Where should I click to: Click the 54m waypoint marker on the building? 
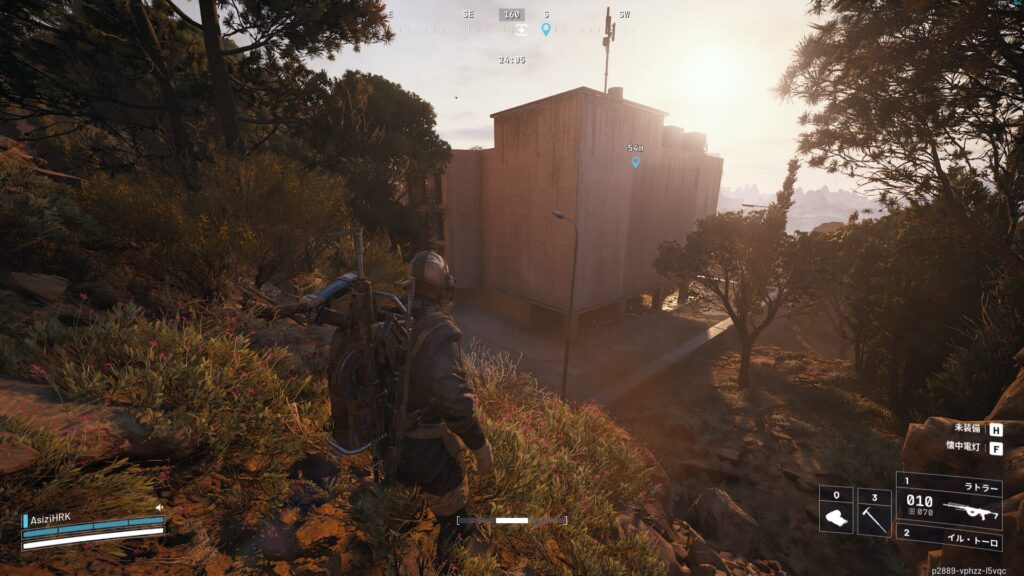pyautogui.click(x=635, y=161)
